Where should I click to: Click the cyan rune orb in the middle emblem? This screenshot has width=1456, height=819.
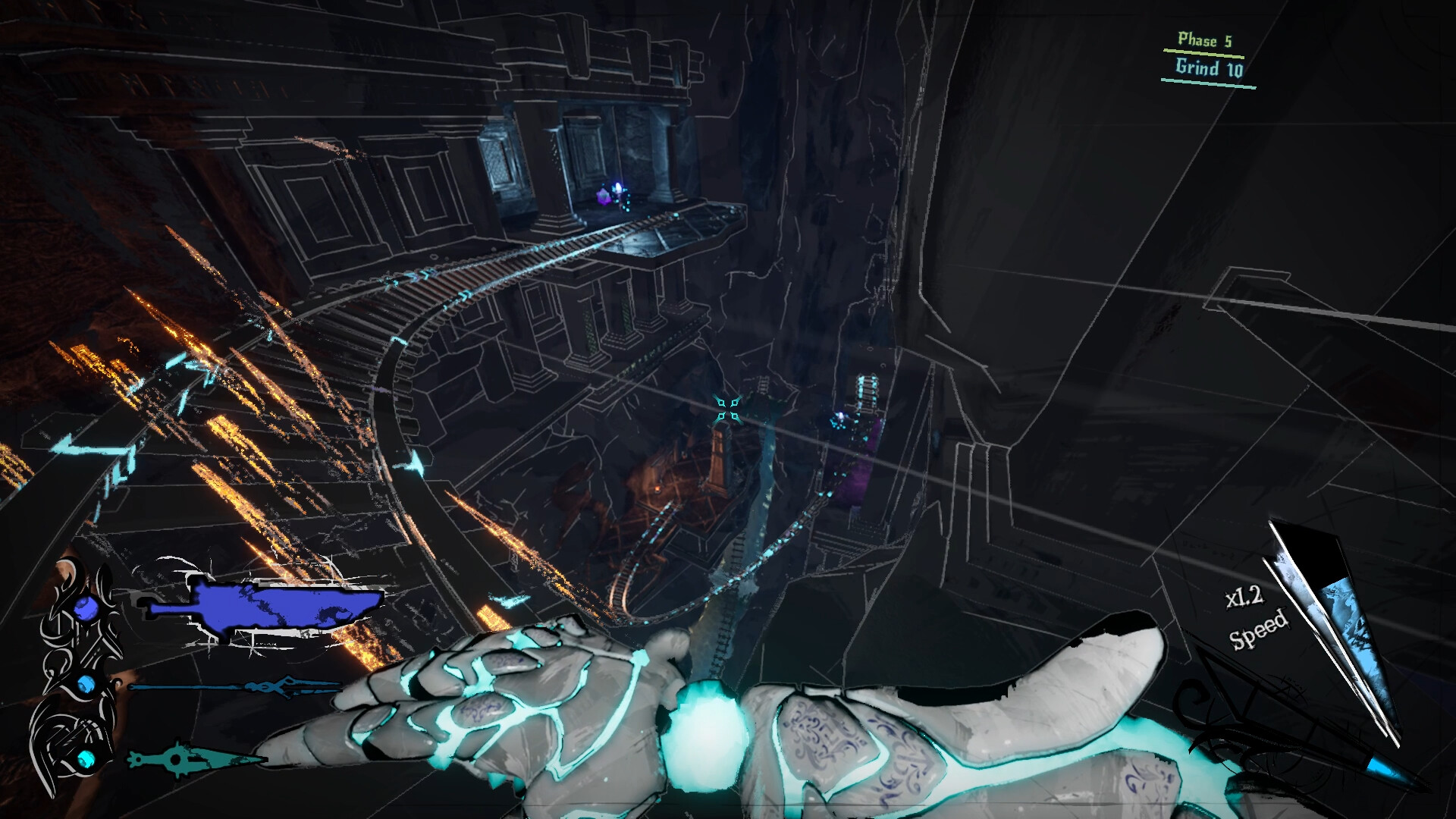84,684
